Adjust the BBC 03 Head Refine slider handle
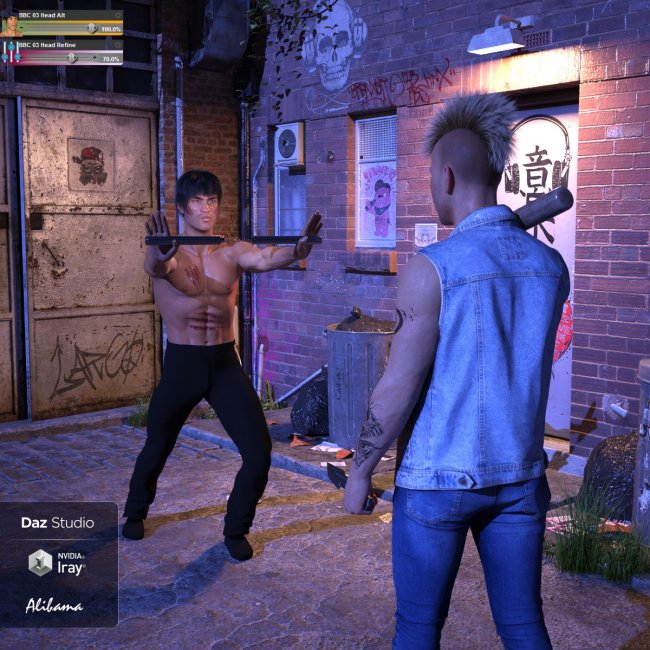Screen dimensions: 650x650 tap(72, 58)
